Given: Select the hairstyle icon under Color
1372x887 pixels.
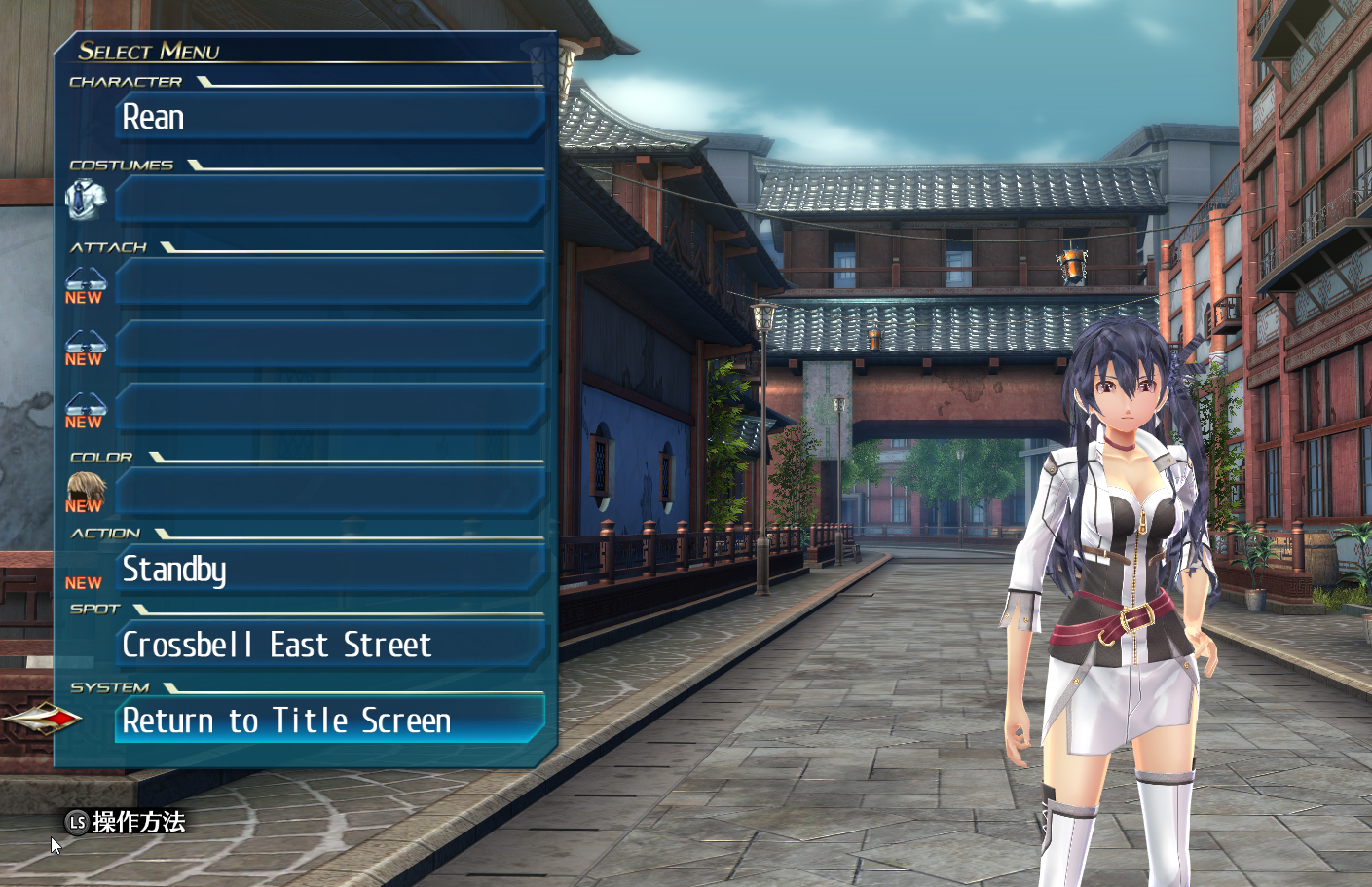Looking at the screenshot, I should pos(85,486).
